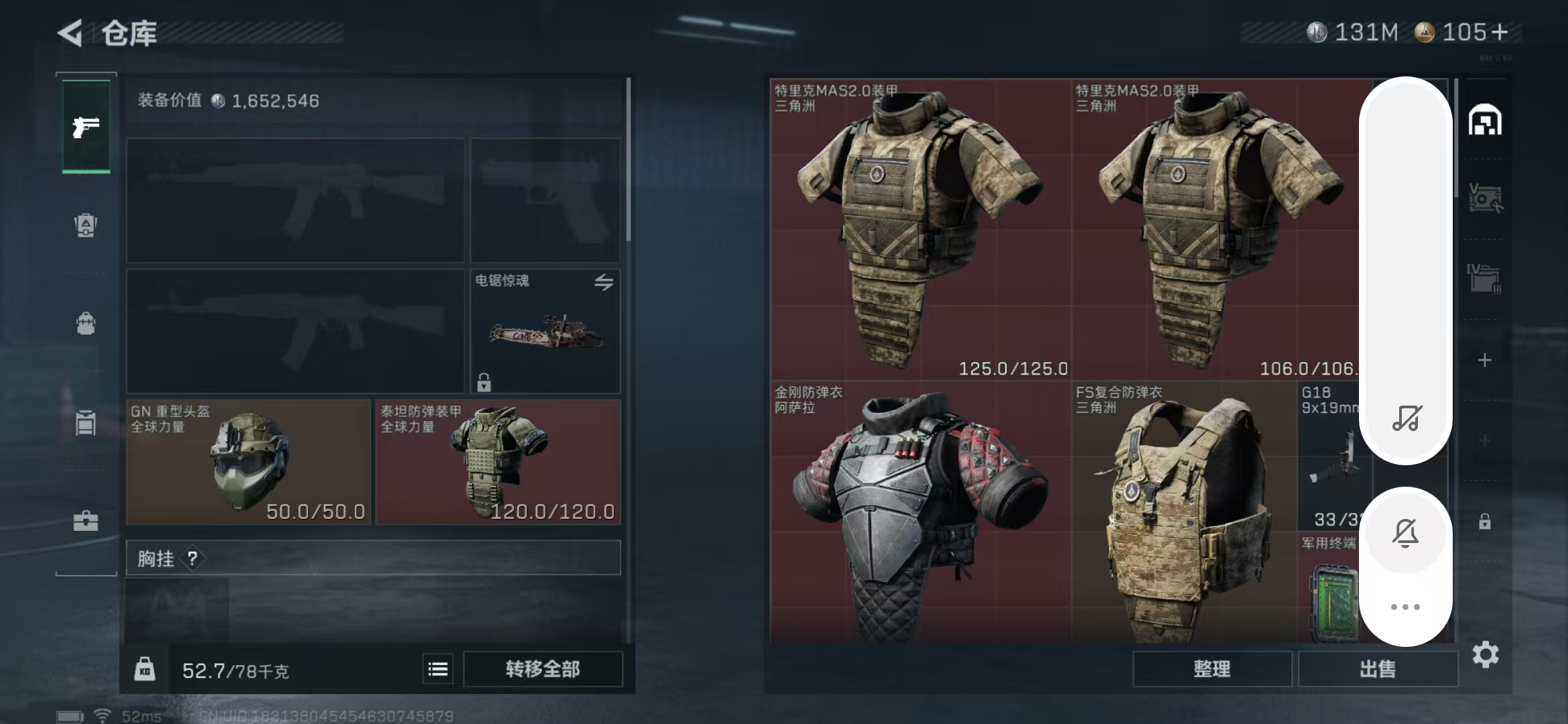This screenshot has width=1568, height=724.
Task: Toggle the list view icon
Action: (x=438, y=669)
